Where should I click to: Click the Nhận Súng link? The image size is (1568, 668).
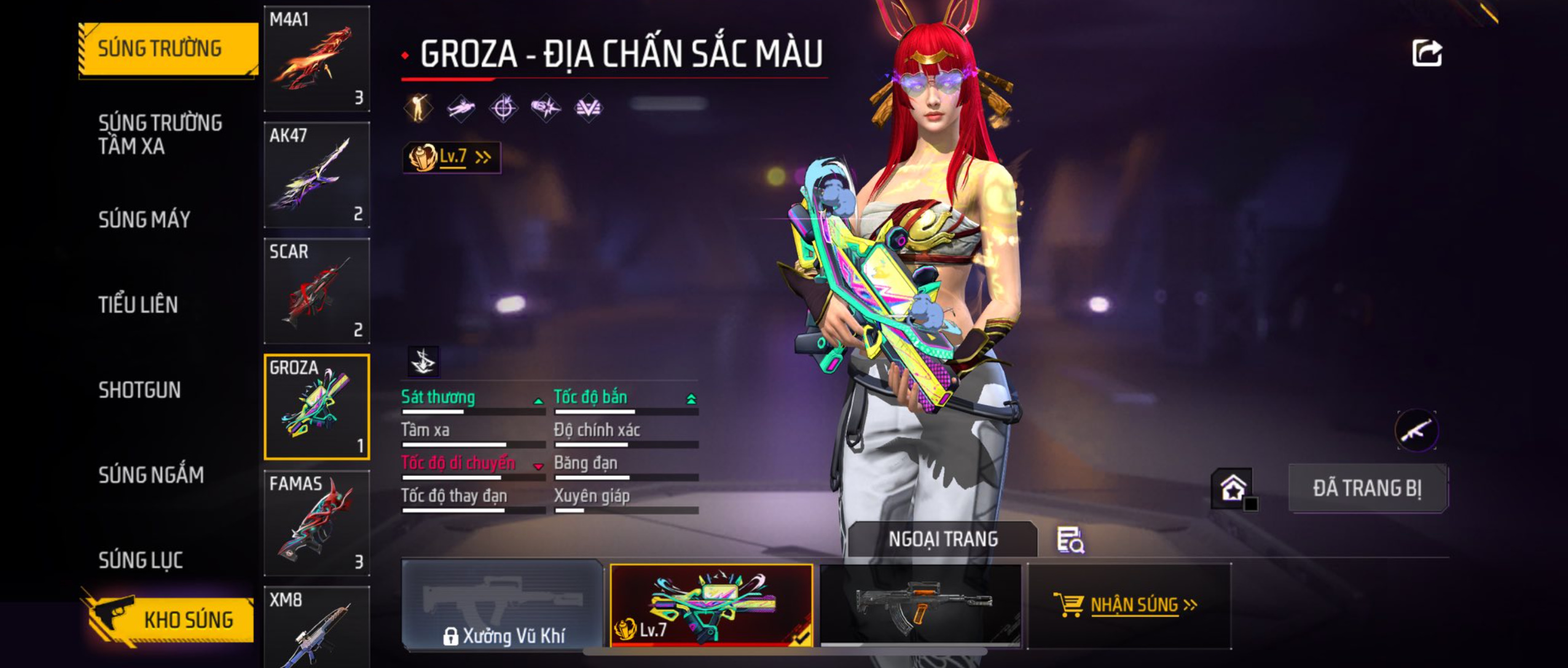click(1129, 605)
